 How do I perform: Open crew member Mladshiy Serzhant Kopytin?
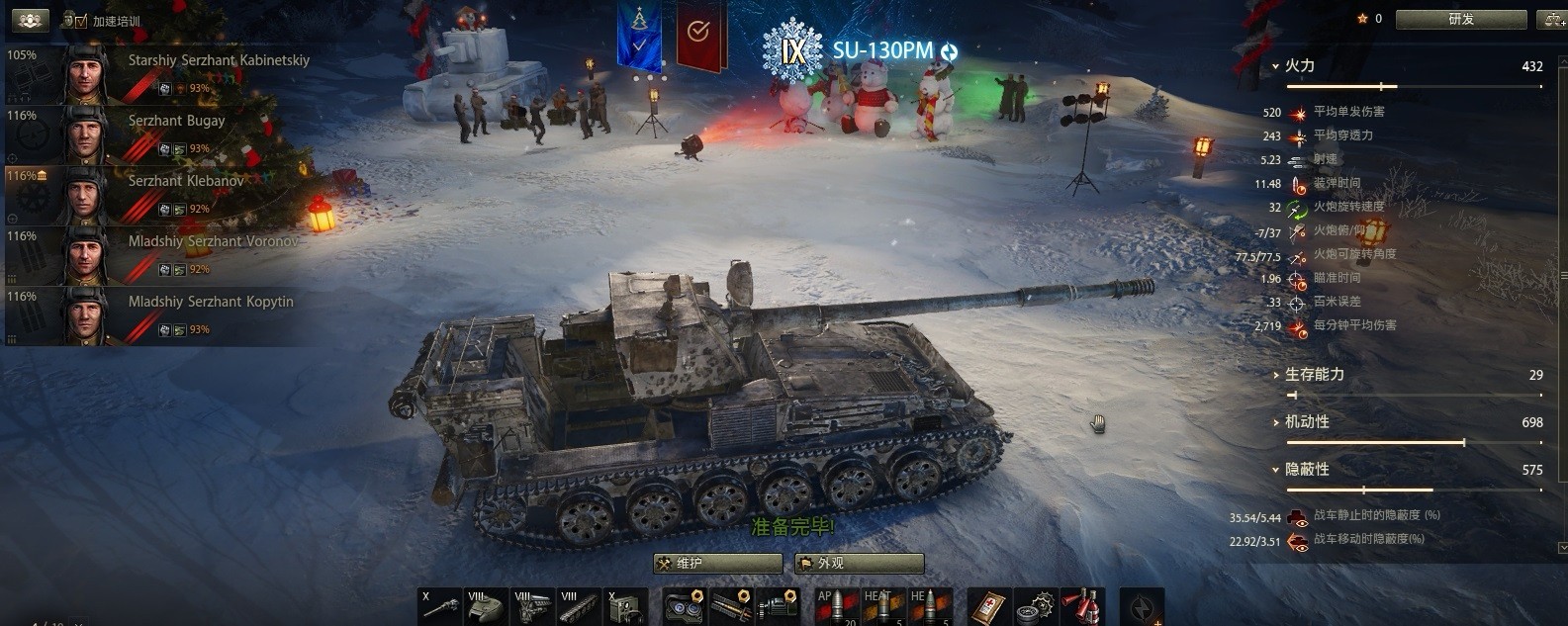click(158, 315)
